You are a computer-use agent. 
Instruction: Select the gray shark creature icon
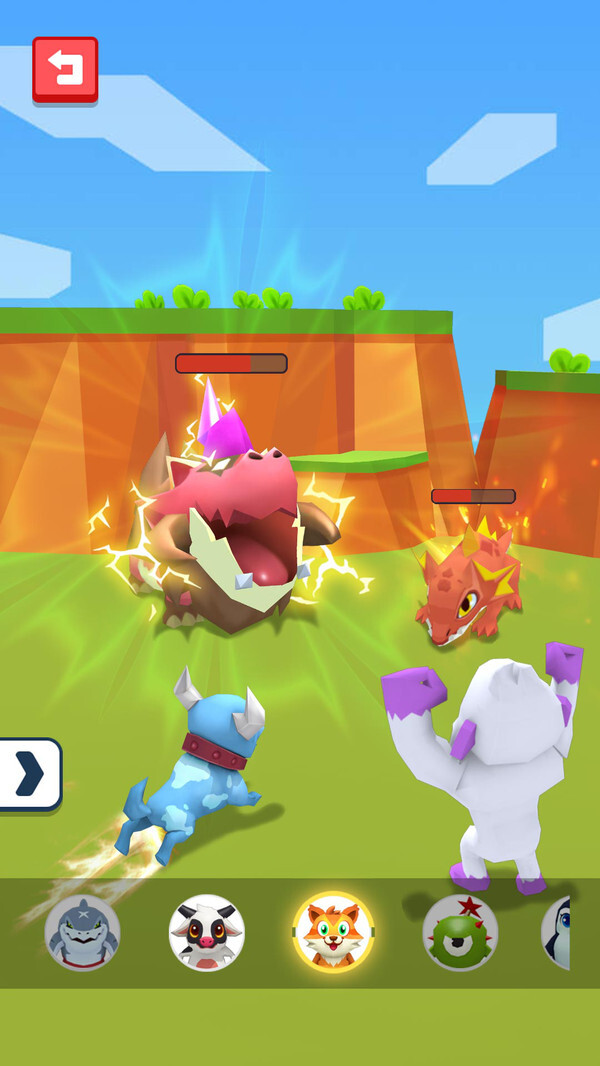[x=82, y=932]
